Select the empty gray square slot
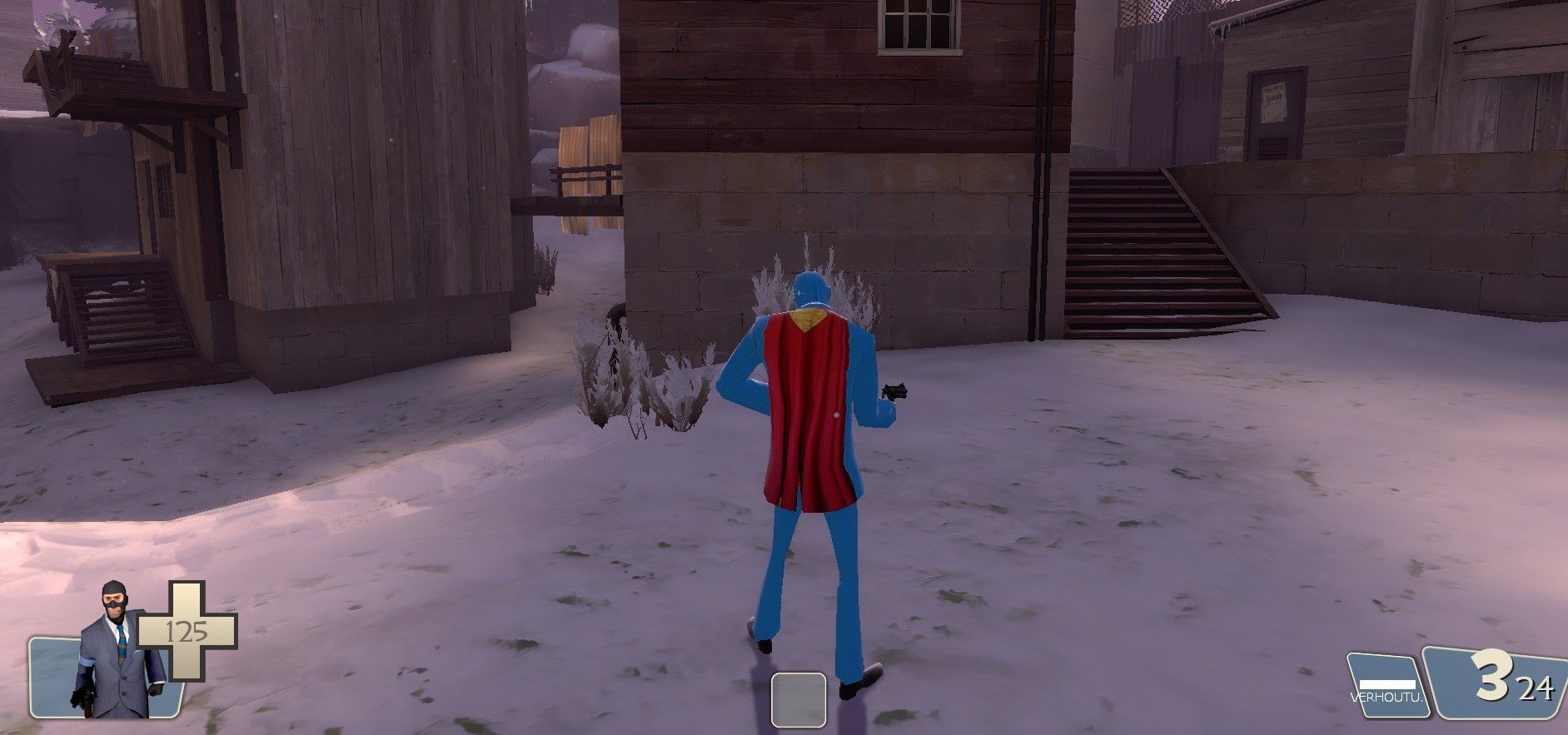Viewport: 1568px width, 735px height. point(798,700)
